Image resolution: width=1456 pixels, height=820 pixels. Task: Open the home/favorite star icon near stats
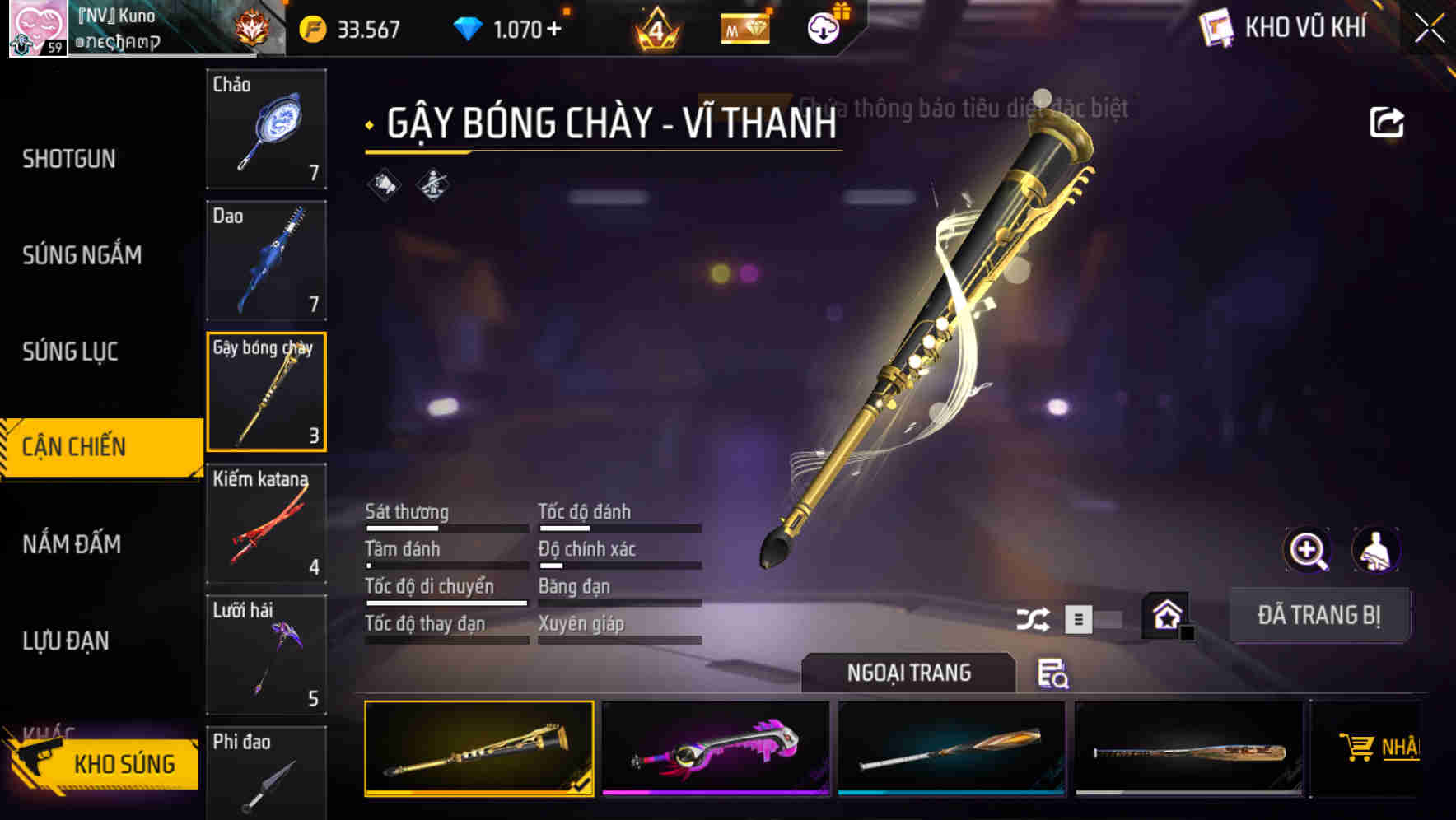[1164, 614]
